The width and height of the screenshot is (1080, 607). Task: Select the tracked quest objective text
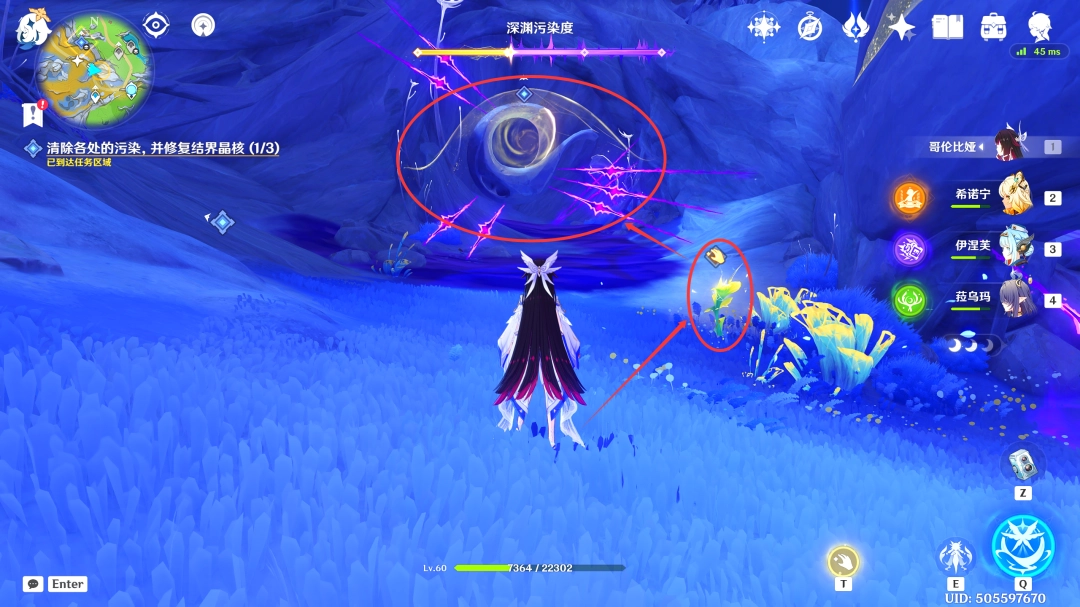[162, 148]
